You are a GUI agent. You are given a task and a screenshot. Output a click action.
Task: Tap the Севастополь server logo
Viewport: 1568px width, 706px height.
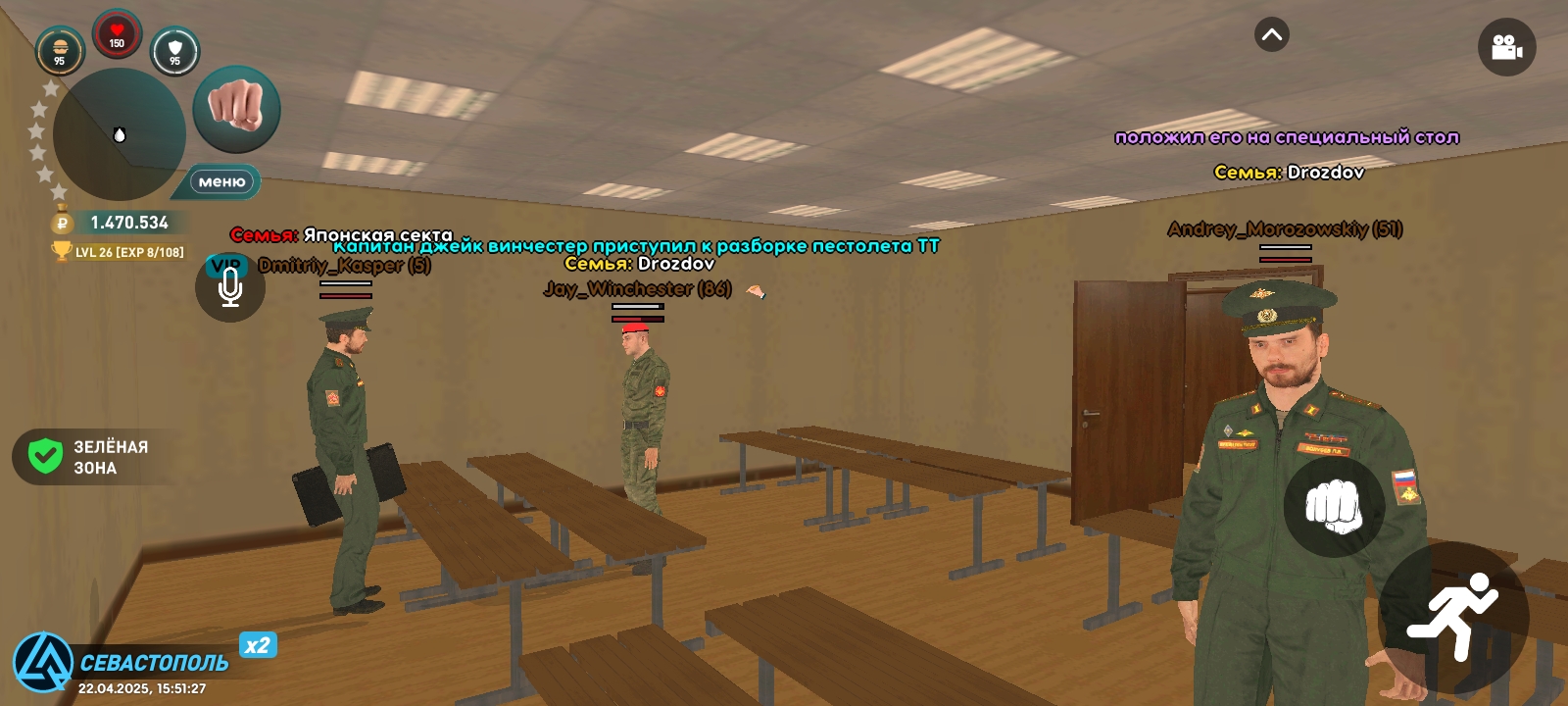point(41,661)
